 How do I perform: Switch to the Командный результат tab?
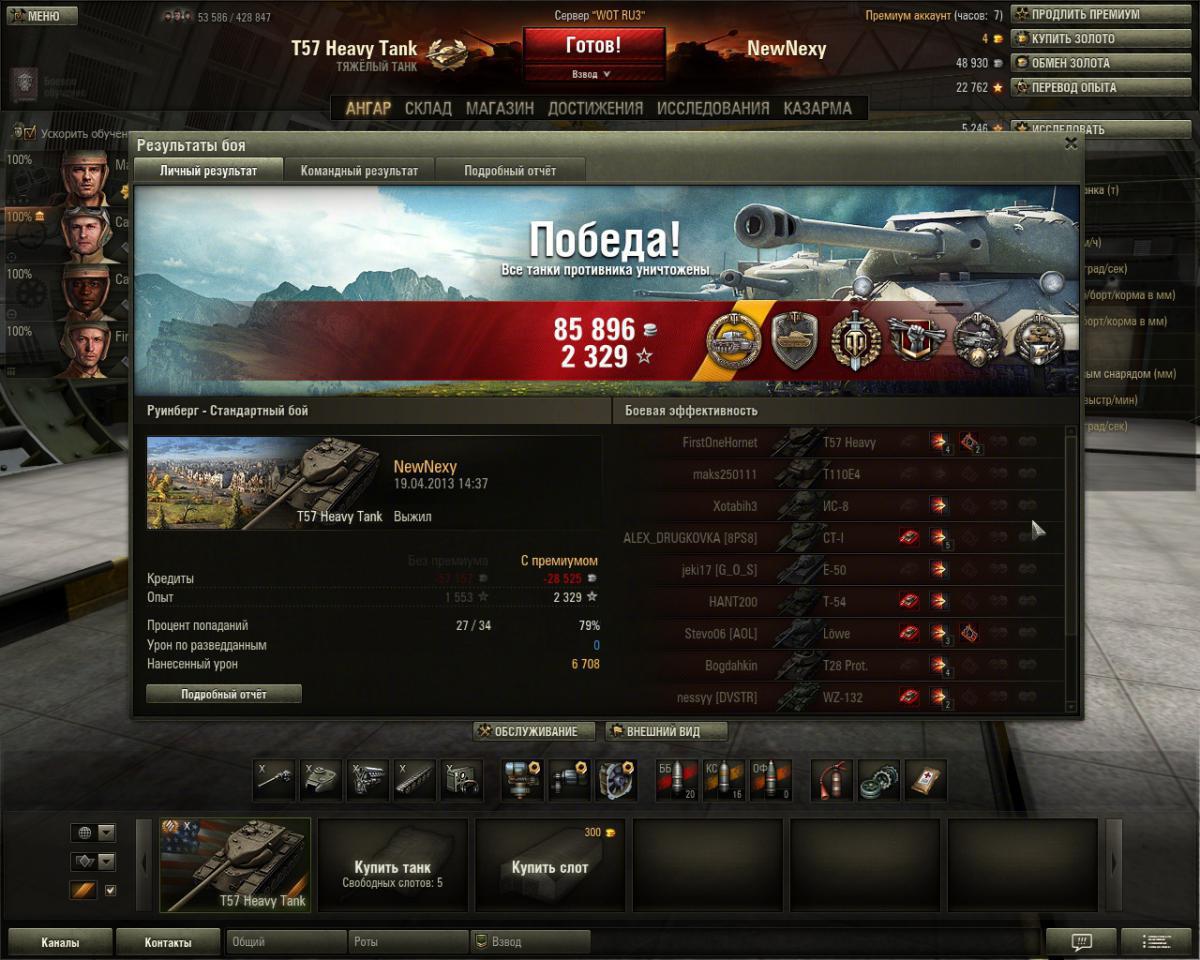pos(359,171)
